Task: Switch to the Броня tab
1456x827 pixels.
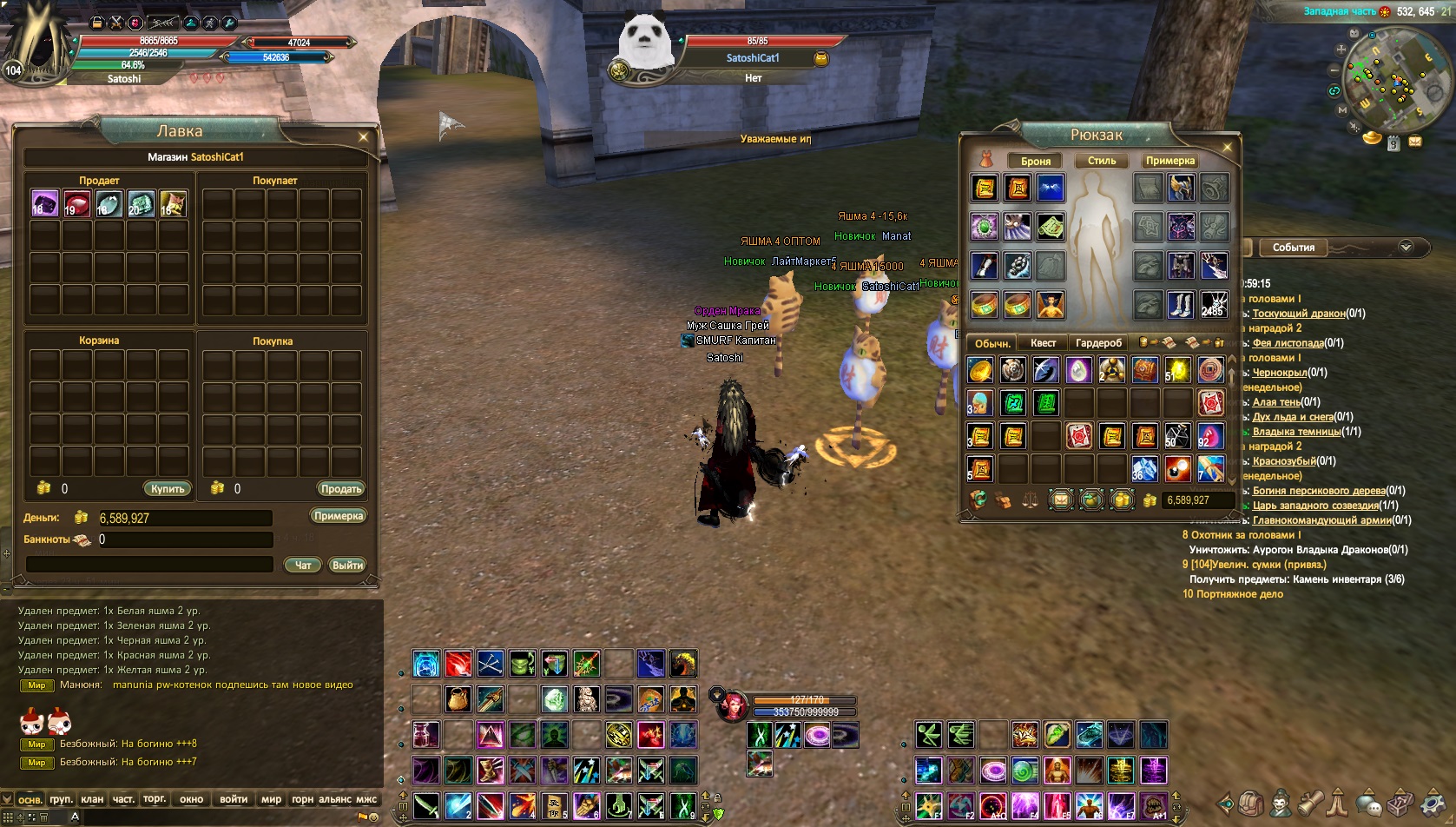Action: coord(1036,161)
